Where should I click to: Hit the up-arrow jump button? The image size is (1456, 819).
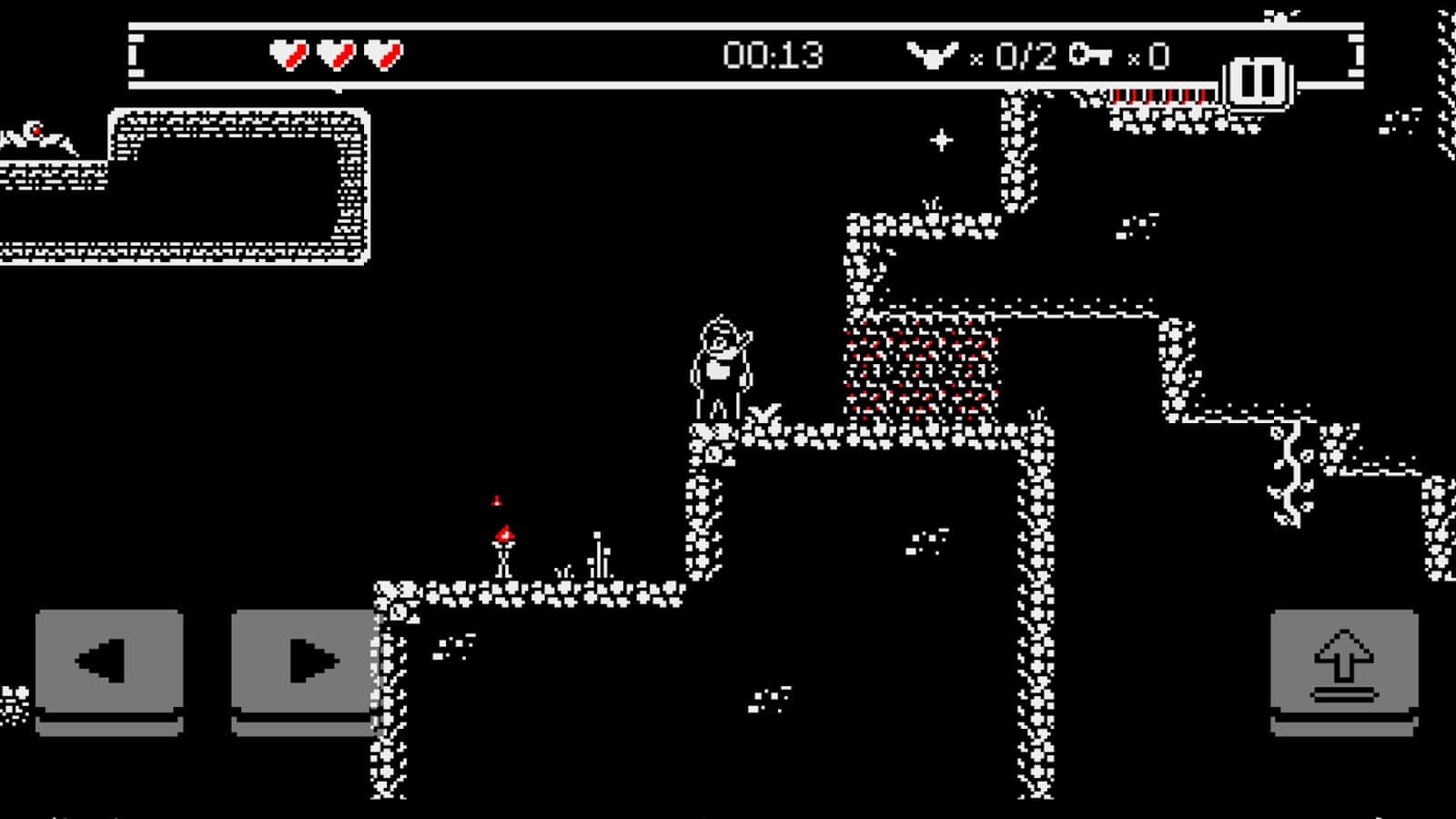pyautogui.click(x=1343, y=663)
